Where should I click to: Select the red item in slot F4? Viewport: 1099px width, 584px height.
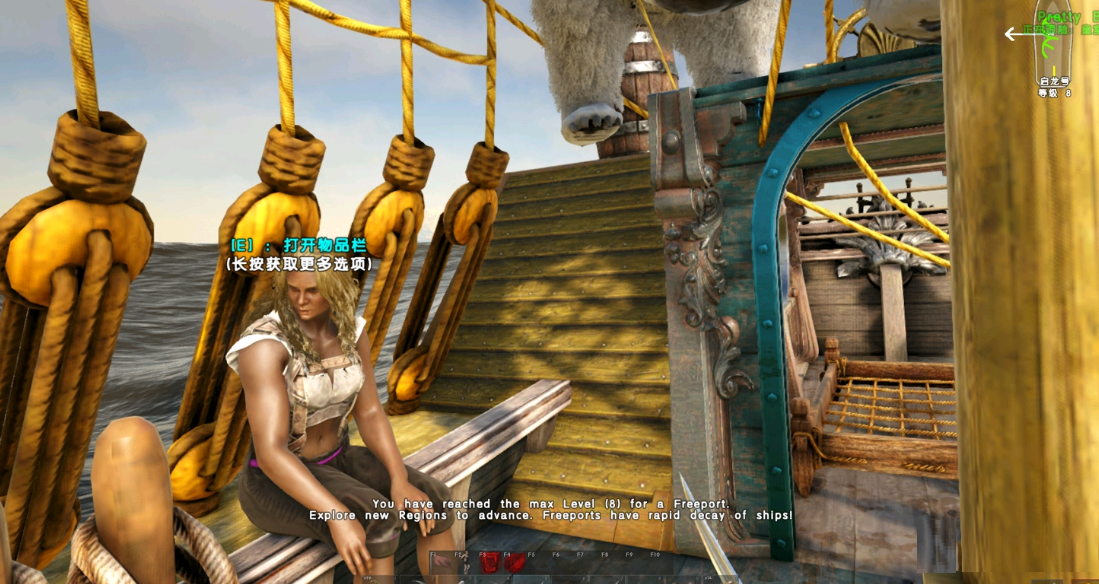(x=514, y=563)
